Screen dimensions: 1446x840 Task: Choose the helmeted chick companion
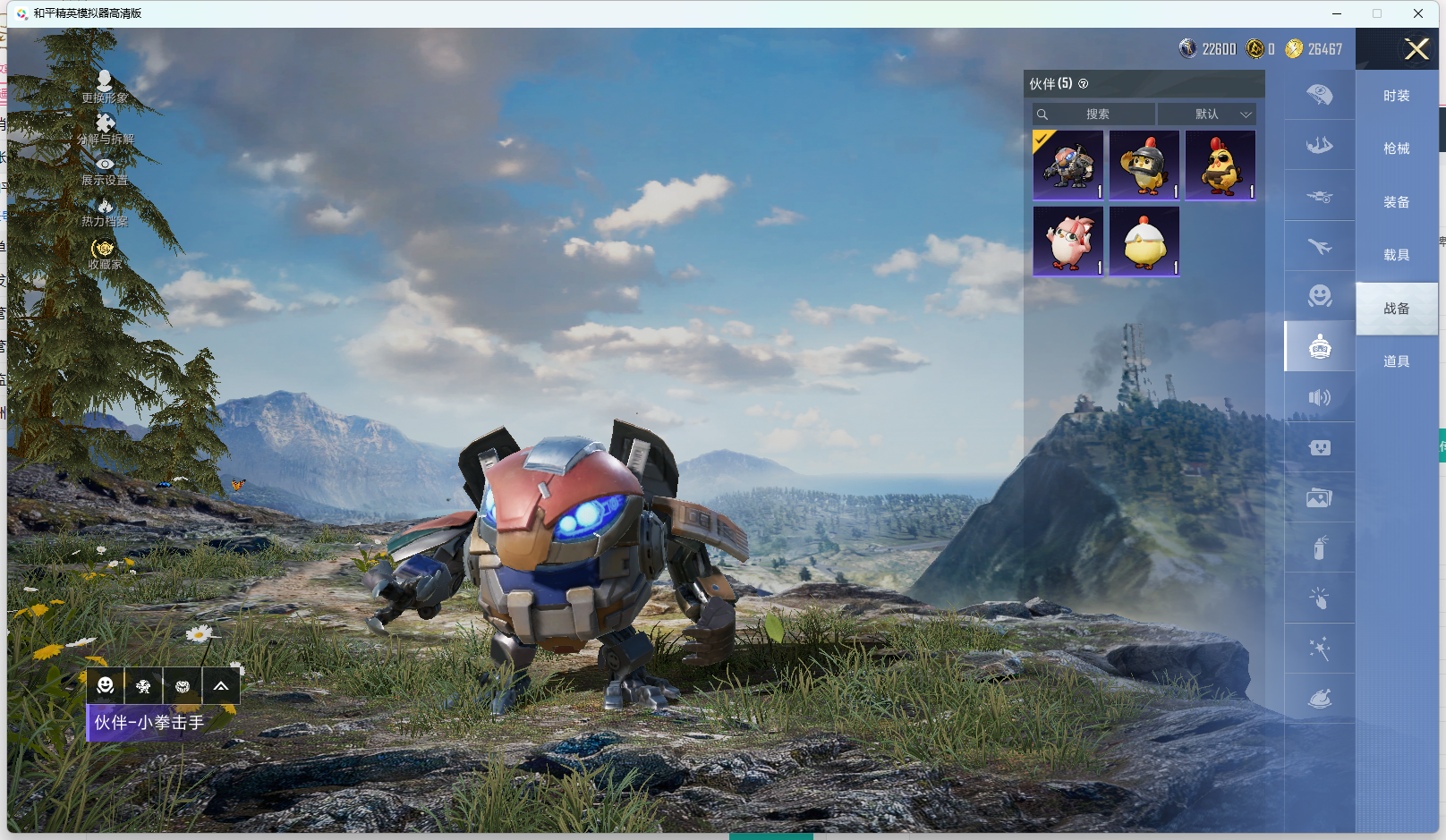tap(1144, 165)
